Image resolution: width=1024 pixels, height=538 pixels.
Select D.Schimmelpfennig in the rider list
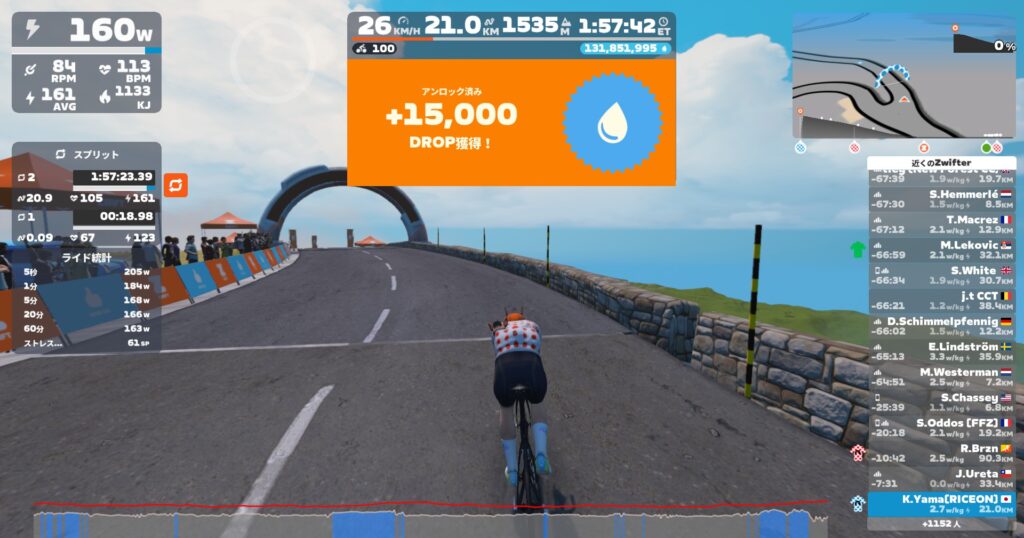tap(941, 326)
